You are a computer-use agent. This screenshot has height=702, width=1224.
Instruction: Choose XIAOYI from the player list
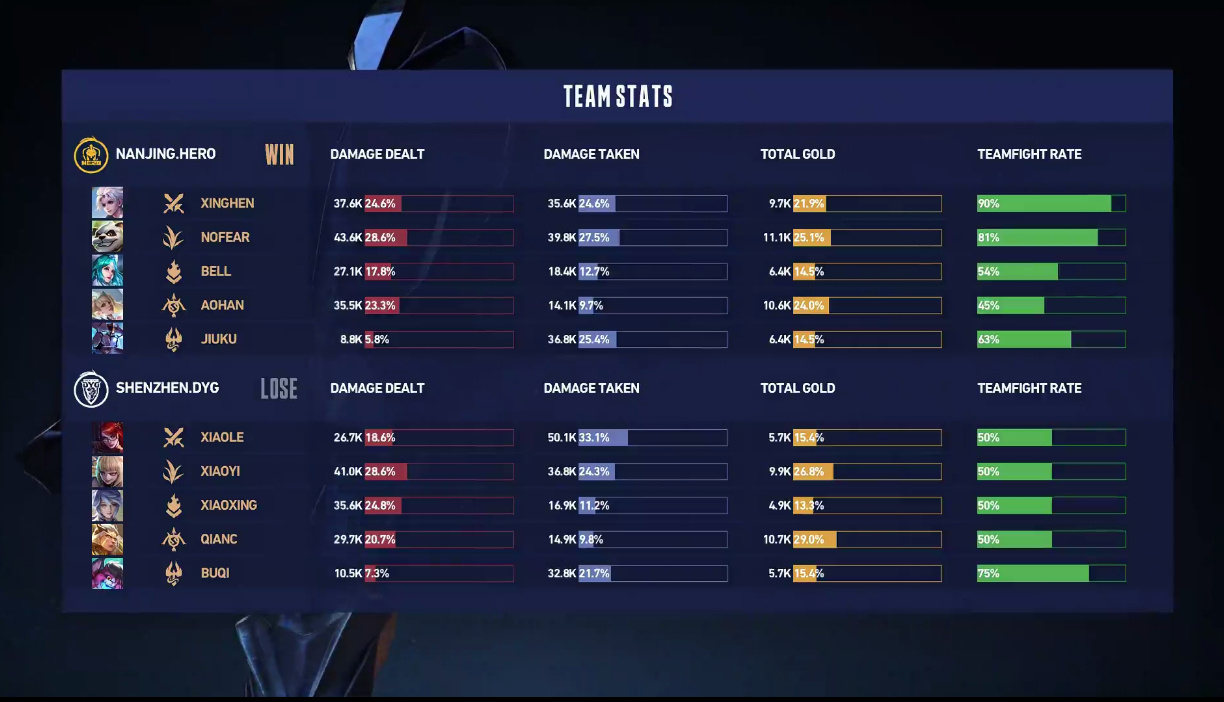[x=220, y=471]
